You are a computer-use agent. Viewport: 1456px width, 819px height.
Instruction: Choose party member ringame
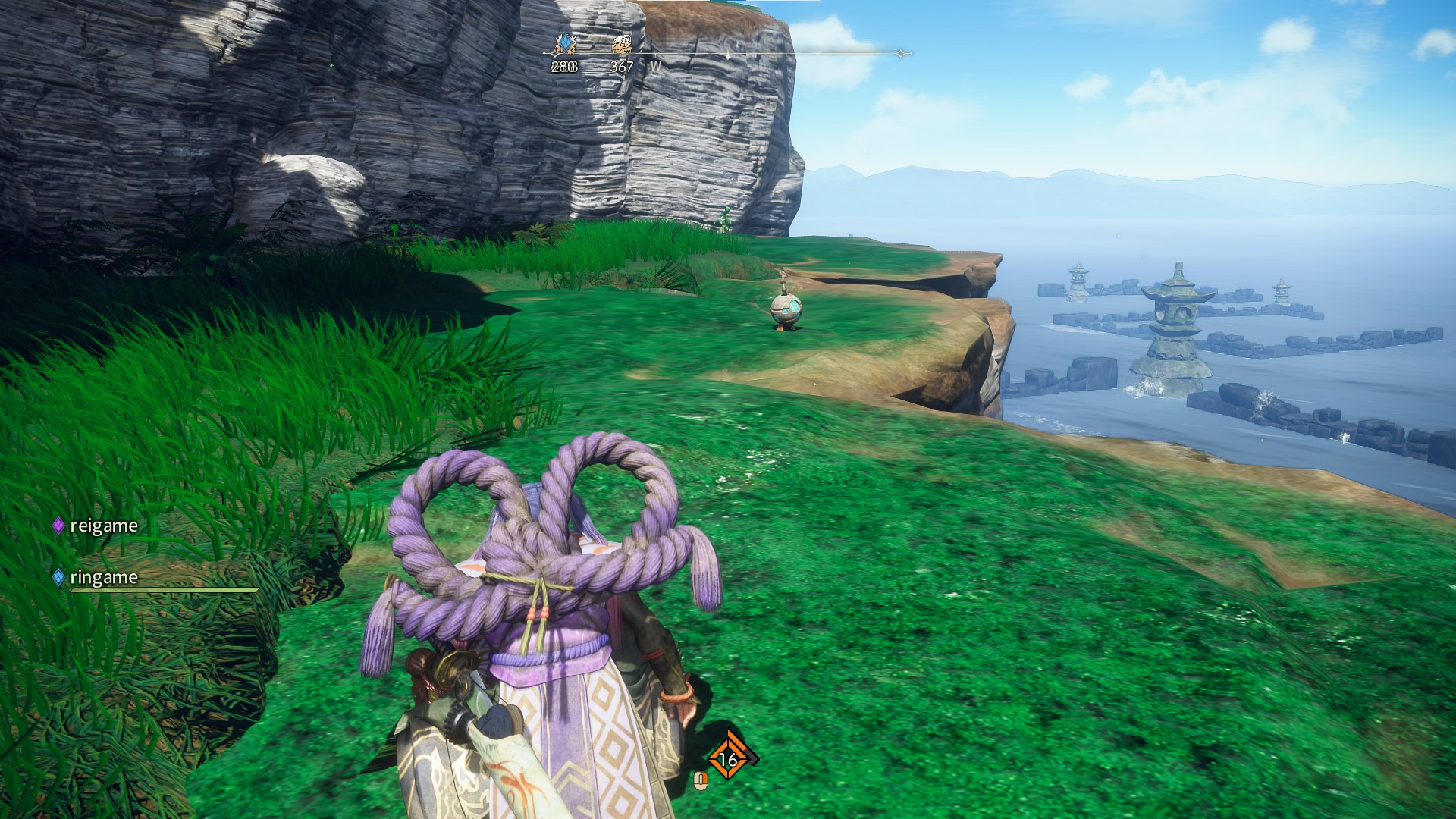click(x=103, y=577)
